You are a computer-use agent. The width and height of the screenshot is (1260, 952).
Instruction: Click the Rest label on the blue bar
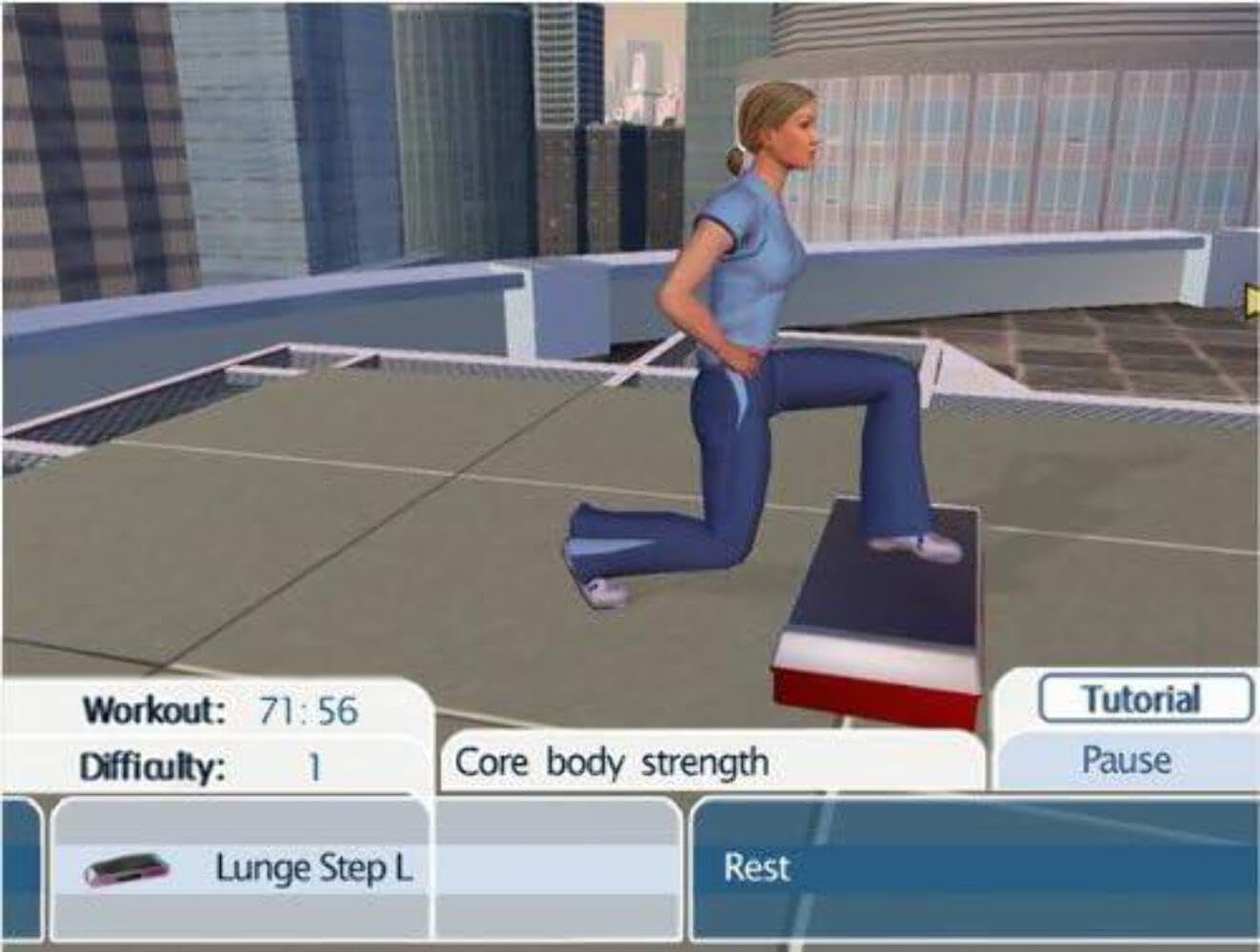coord(755,867)
